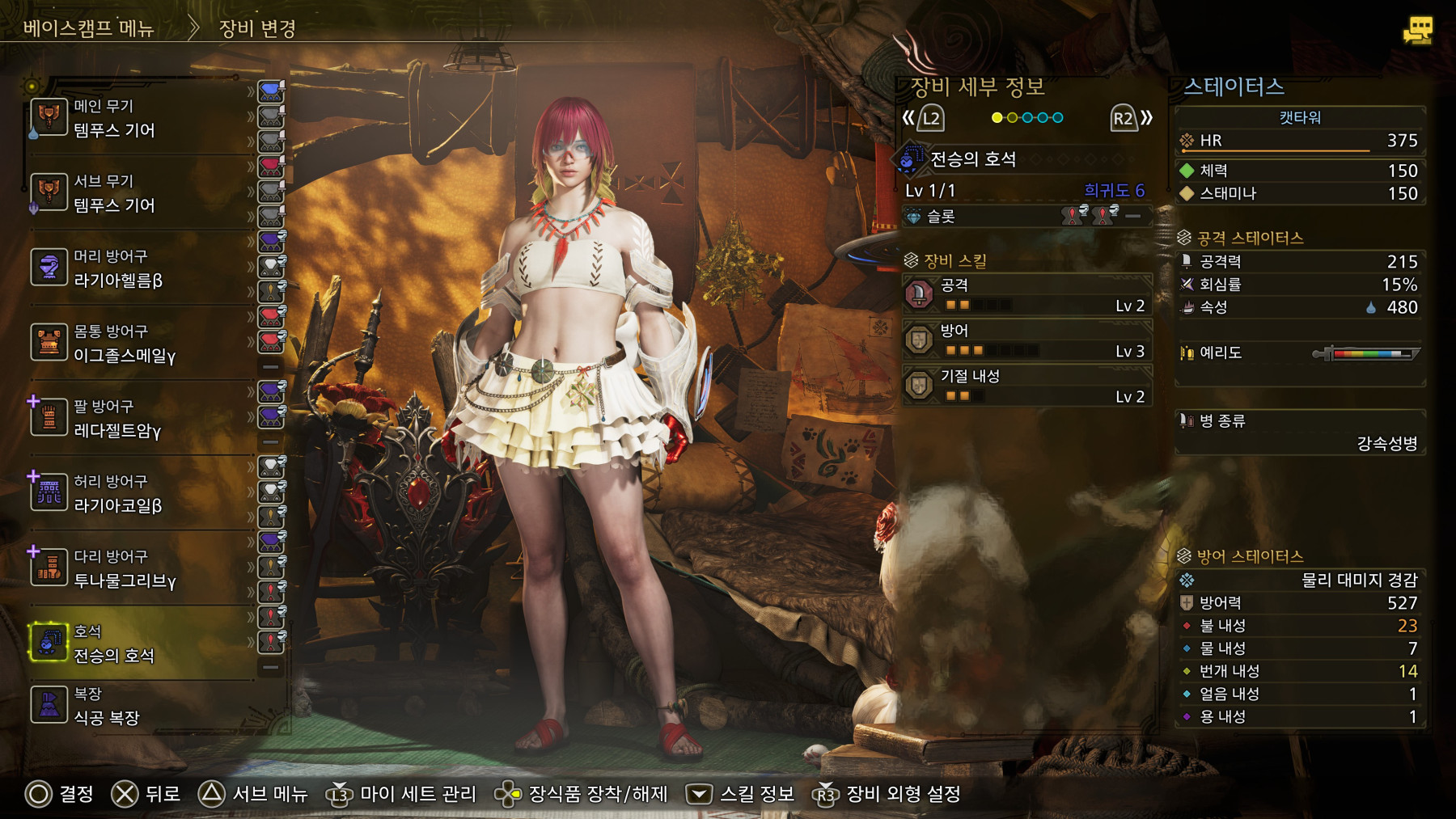Open 장식품 장착/해제 decorations

(x=581, y=795)
